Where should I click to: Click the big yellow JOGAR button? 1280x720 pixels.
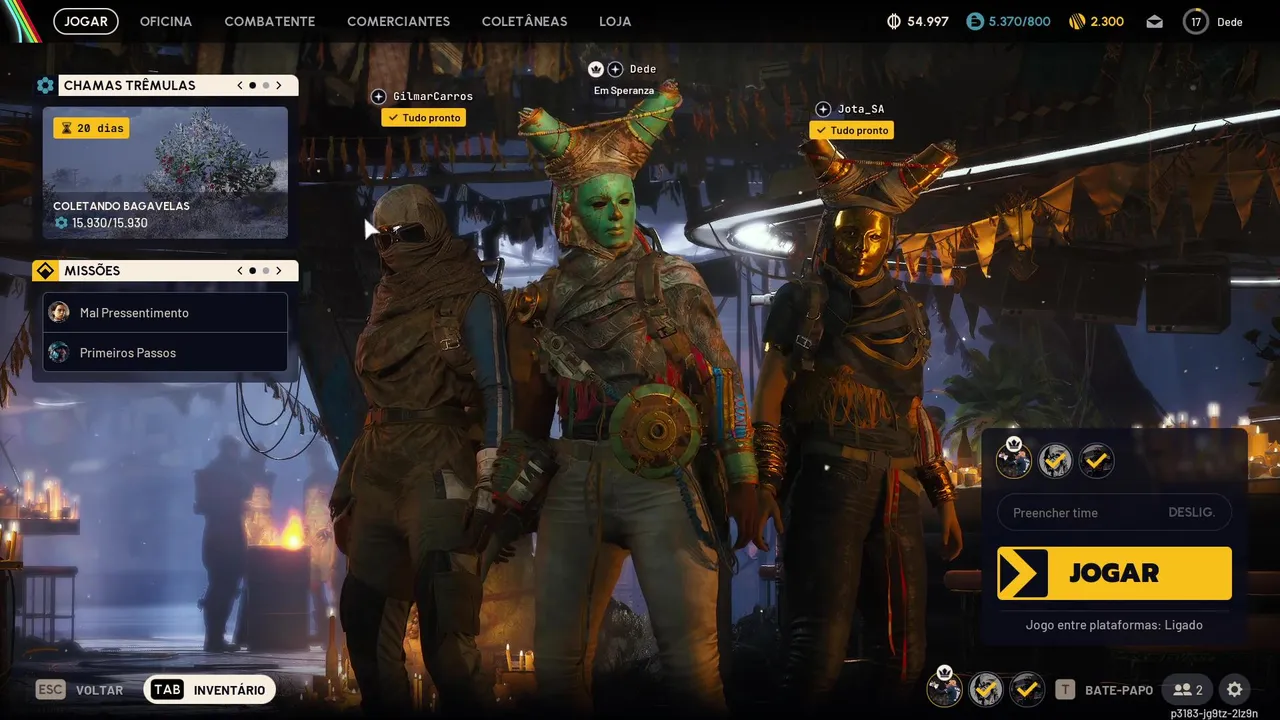click(1114, 573)
